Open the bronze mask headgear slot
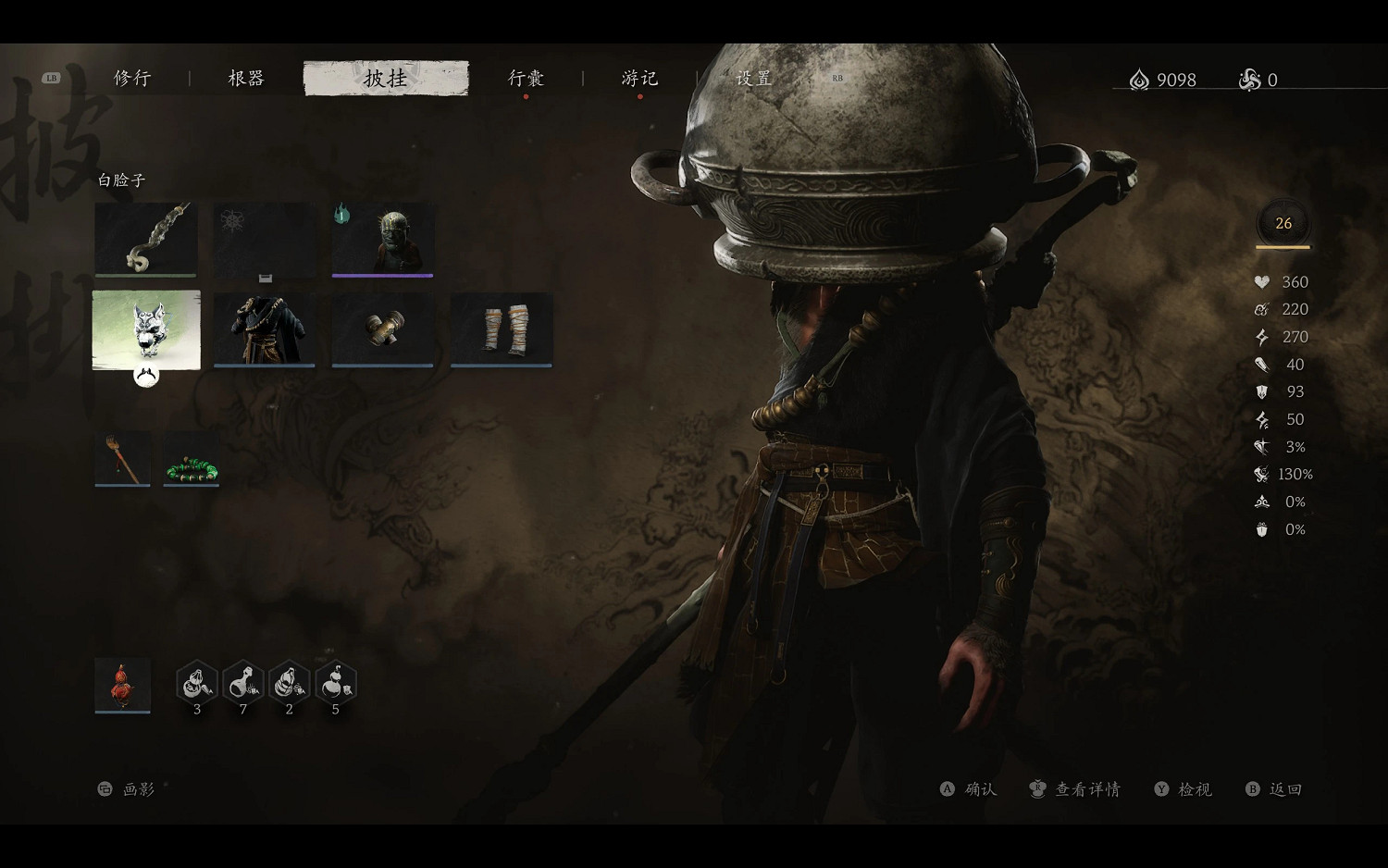 [x=382, y=239]
